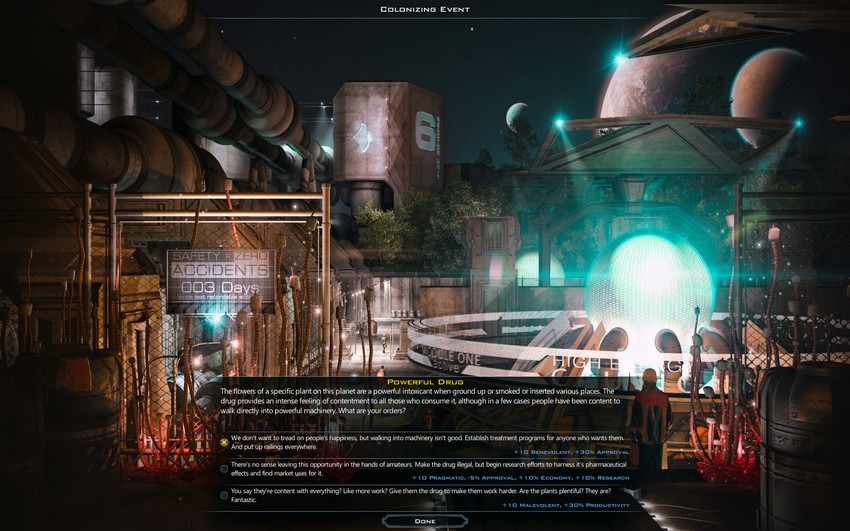850x531 pixels.
Task: Confirm choice with the Done button
Action: 424,521
